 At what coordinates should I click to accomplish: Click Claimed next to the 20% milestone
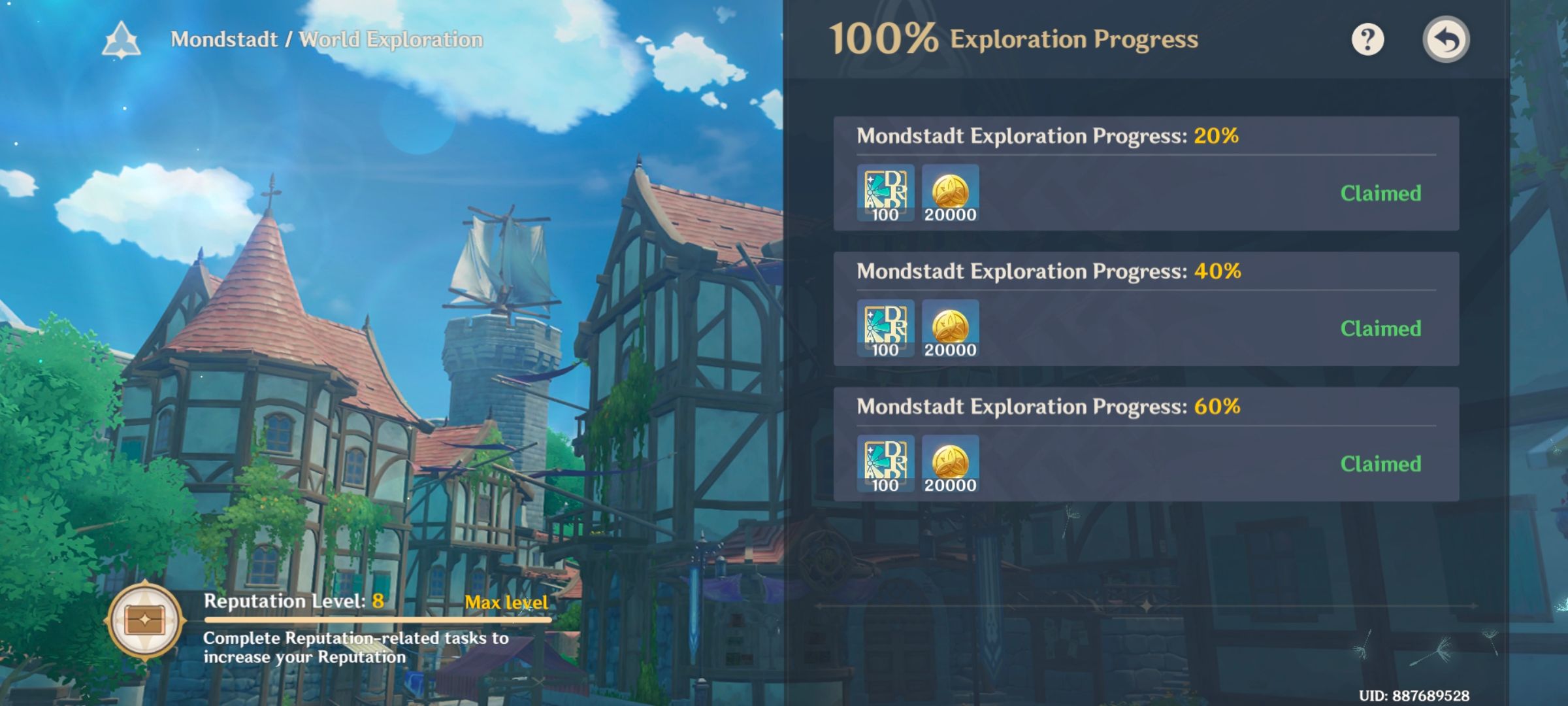click(x=1380, y=193)
